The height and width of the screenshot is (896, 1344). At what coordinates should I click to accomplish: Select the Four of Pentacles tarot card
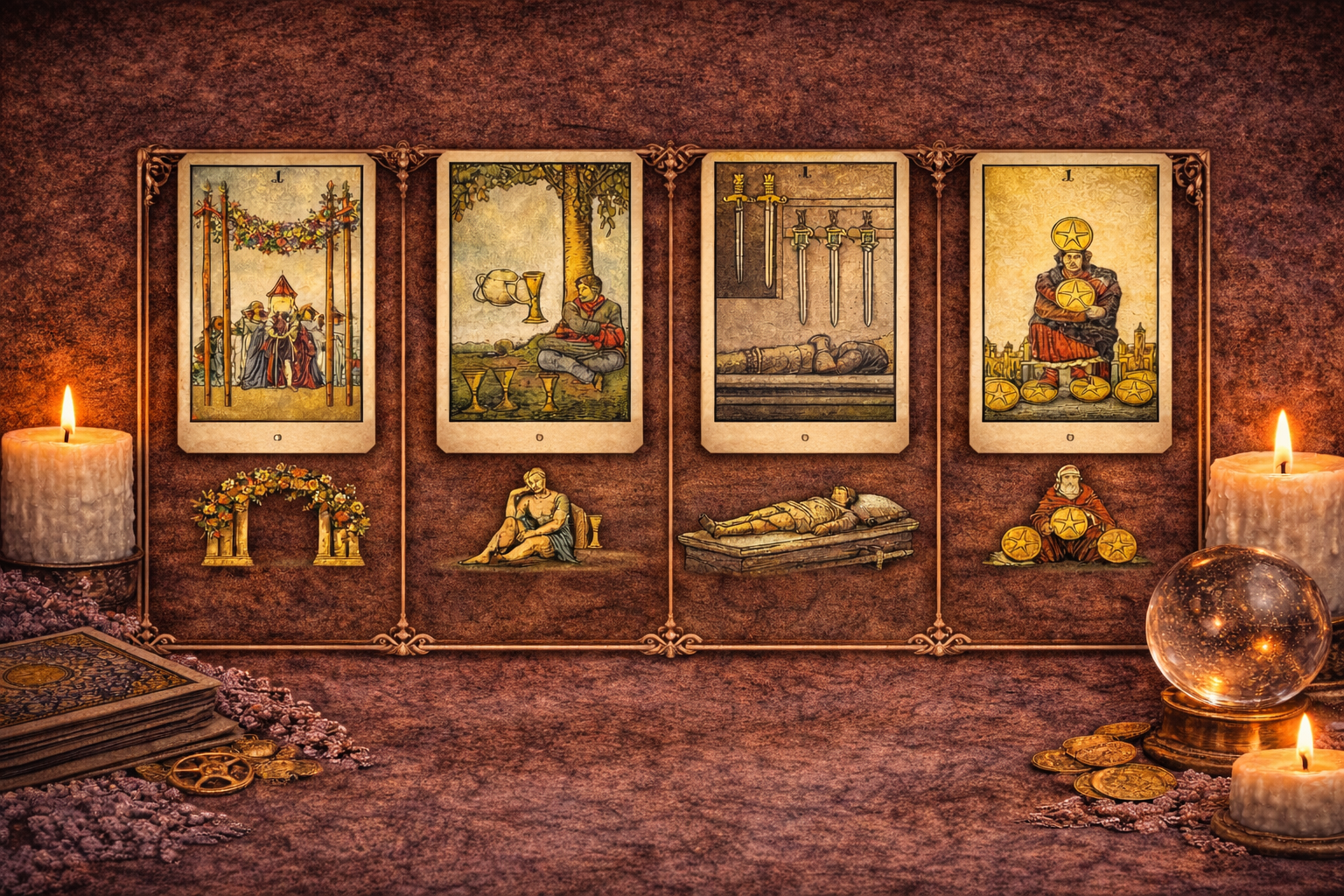pos(1070,302)
